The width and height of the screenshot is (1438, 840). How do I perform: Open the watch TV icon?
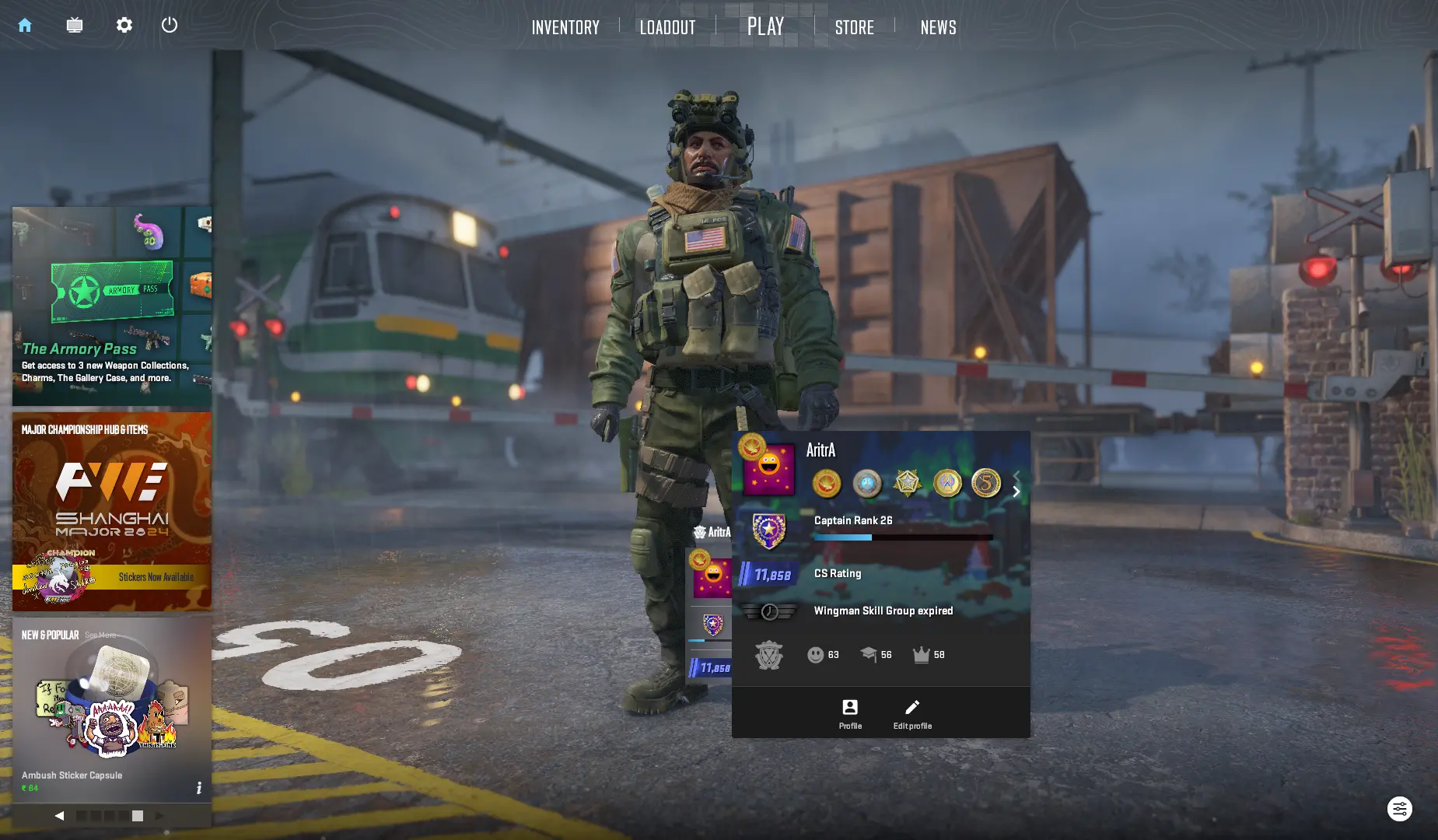tap(75, 26)
